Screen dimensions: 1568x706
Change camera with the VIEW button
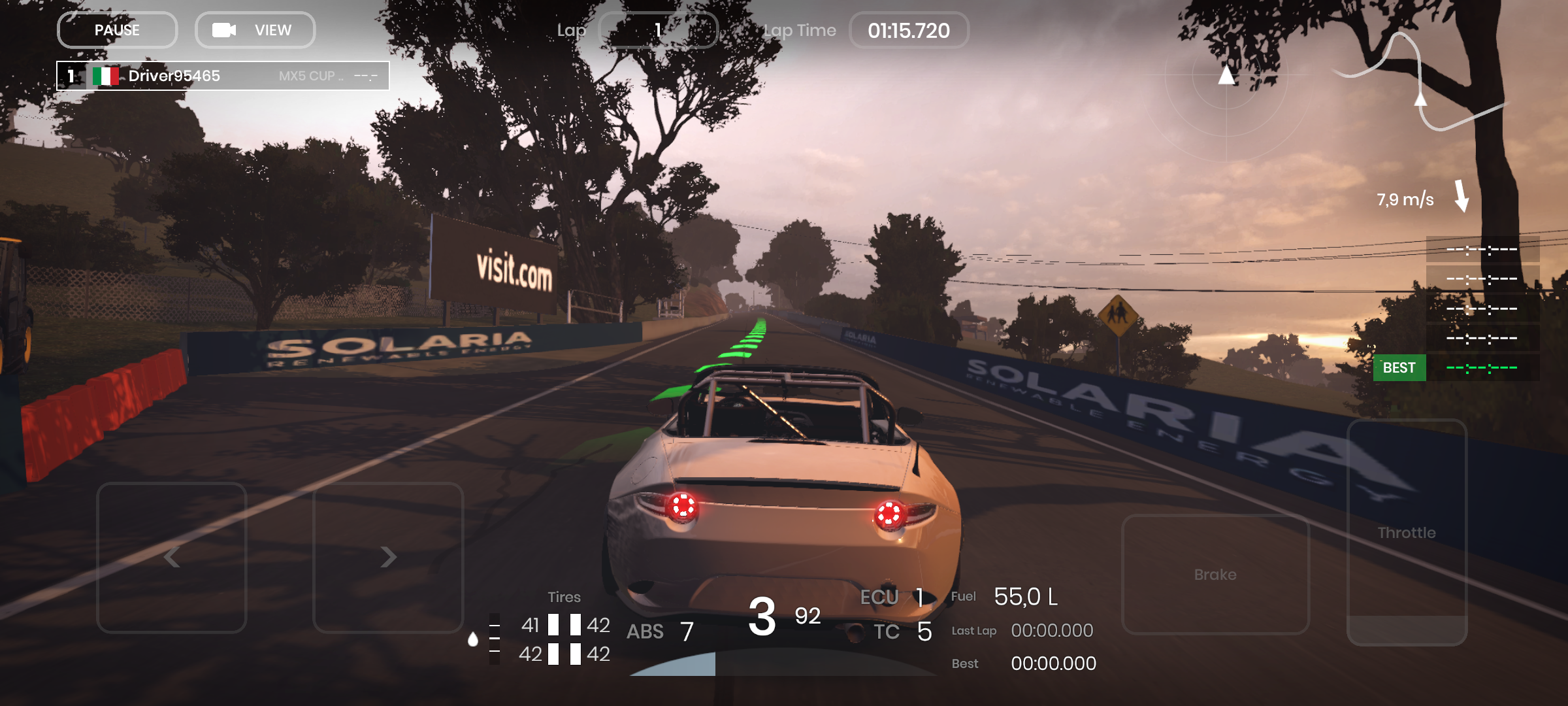click(255, 30)
